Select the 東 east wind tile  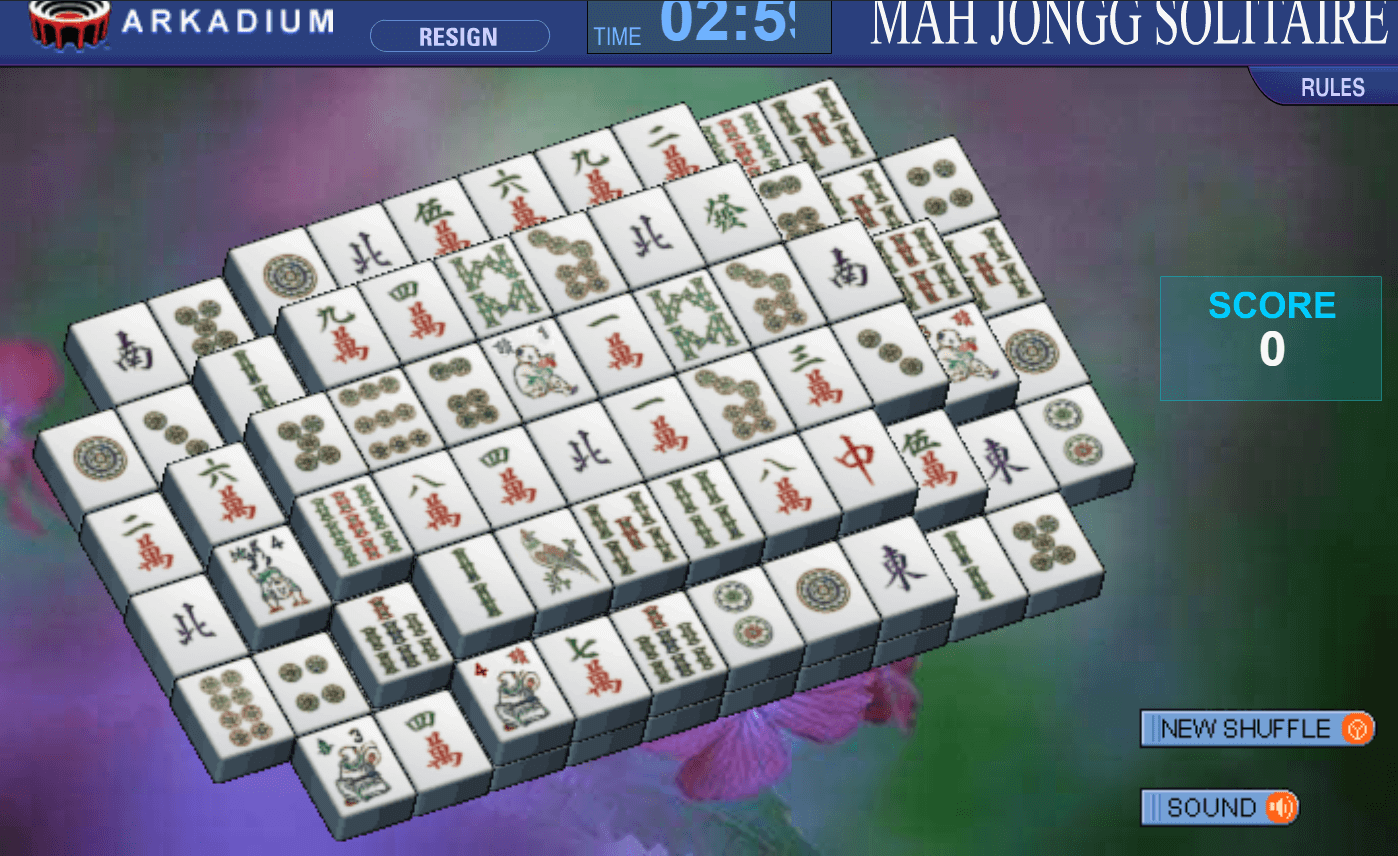click(x=900, y=565)
